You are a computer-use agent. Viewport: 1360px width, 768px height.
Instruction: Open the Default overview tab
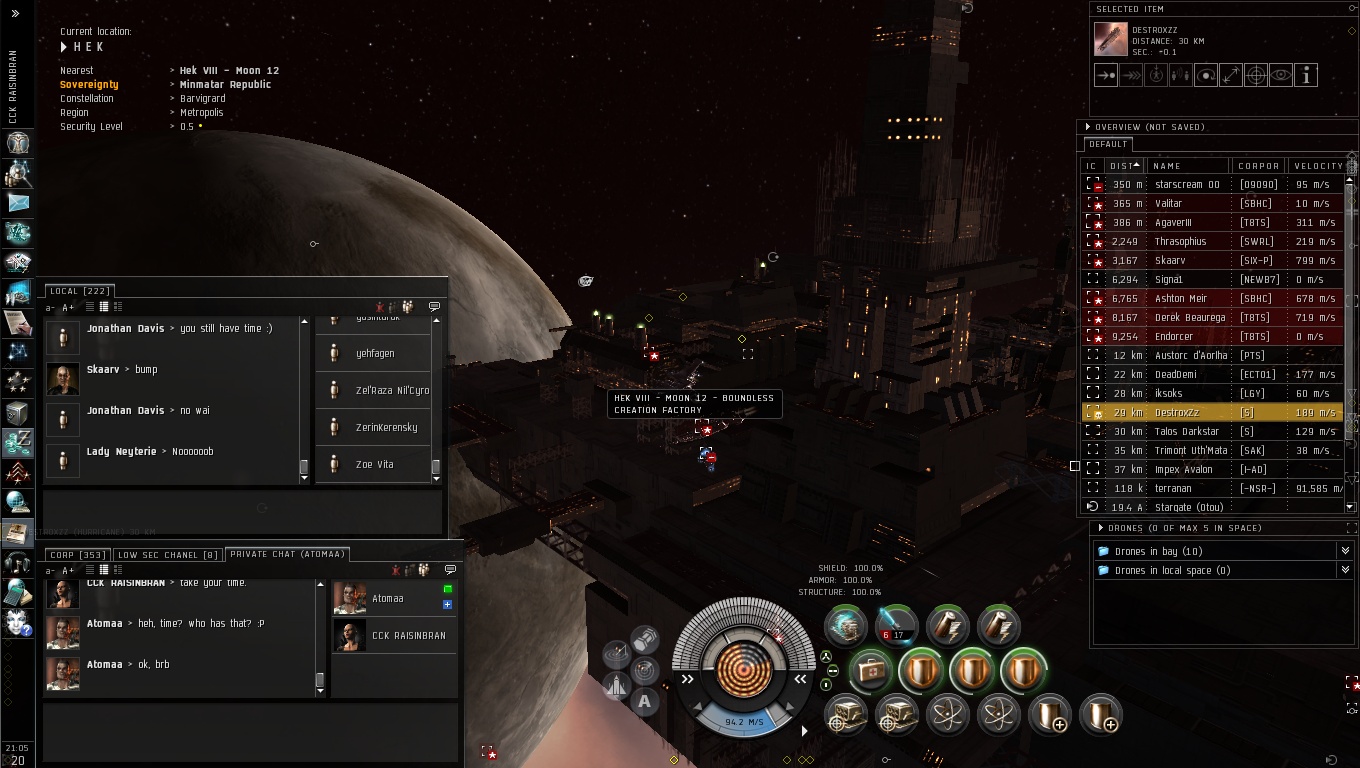click(1108, 144)
